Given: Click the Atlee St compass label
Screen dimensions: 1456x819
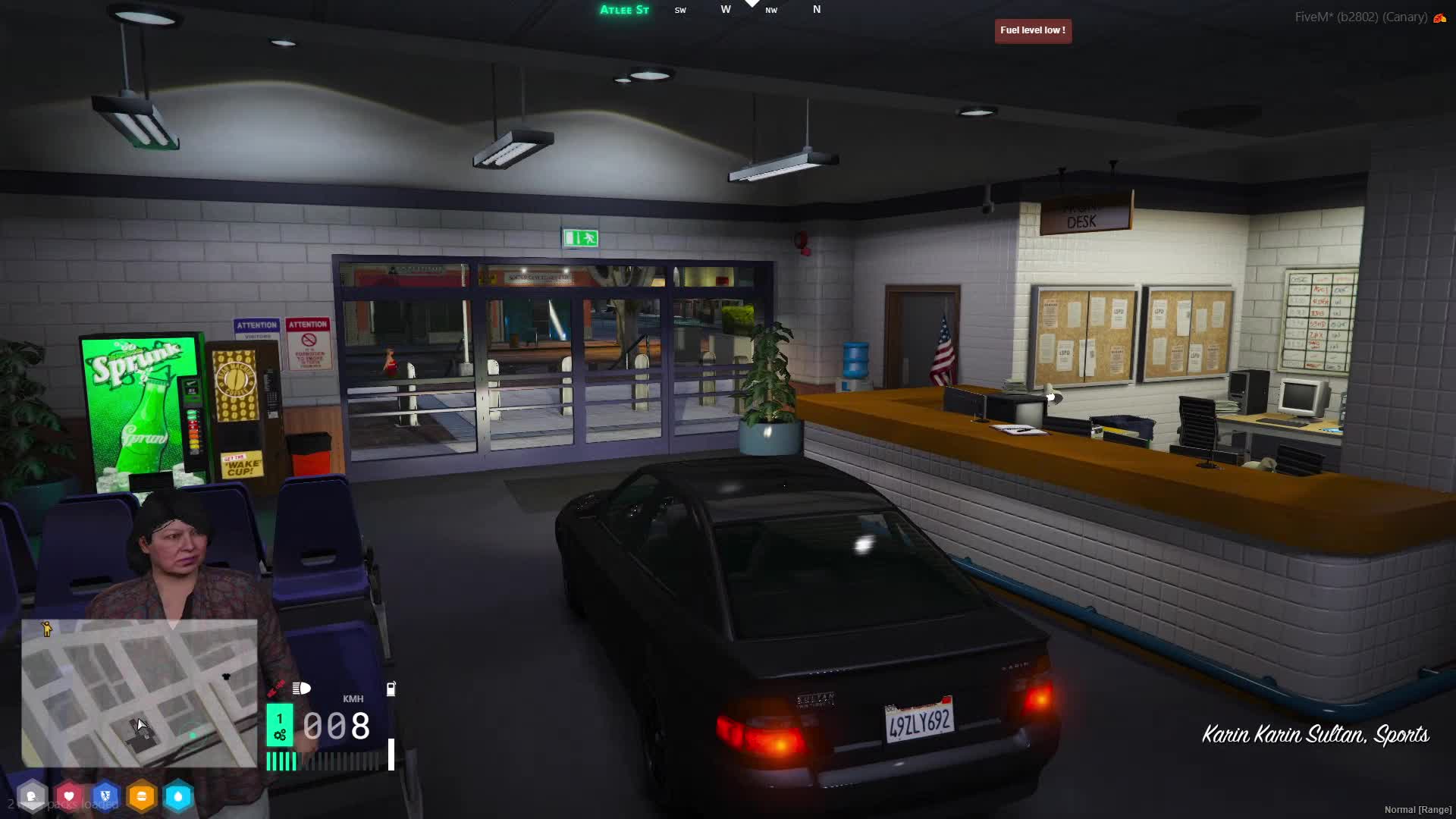Looking at the screenshot, I should point(624,10).
